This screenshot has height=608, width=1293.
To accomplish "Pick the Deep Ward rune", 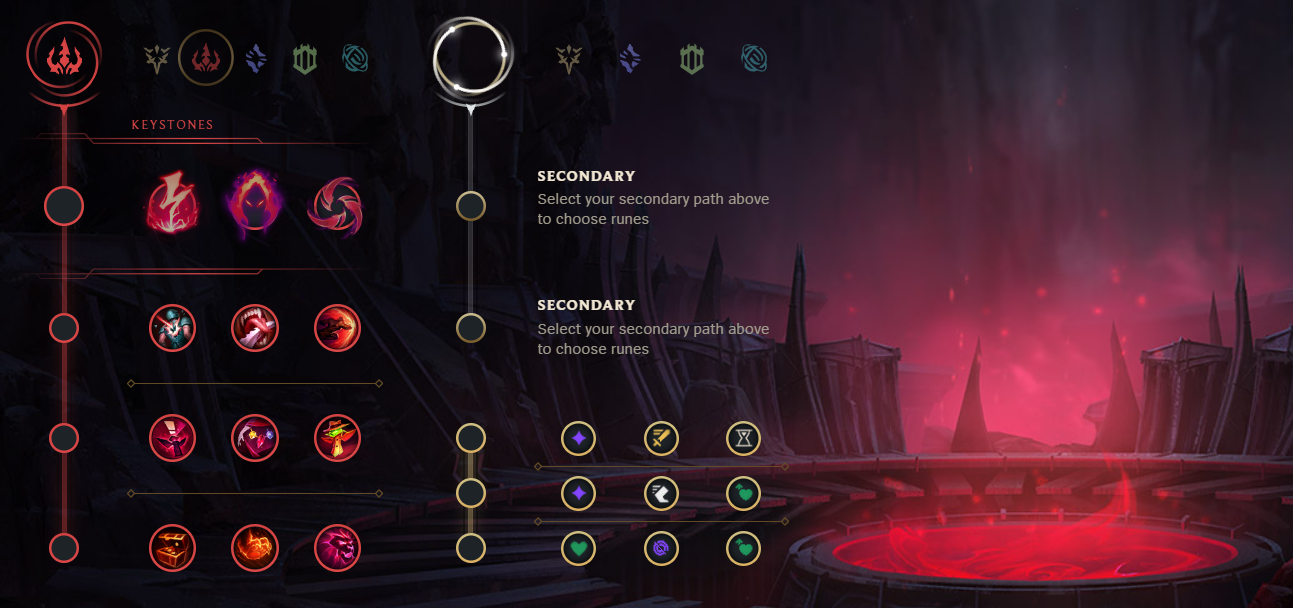I will 337,437.
